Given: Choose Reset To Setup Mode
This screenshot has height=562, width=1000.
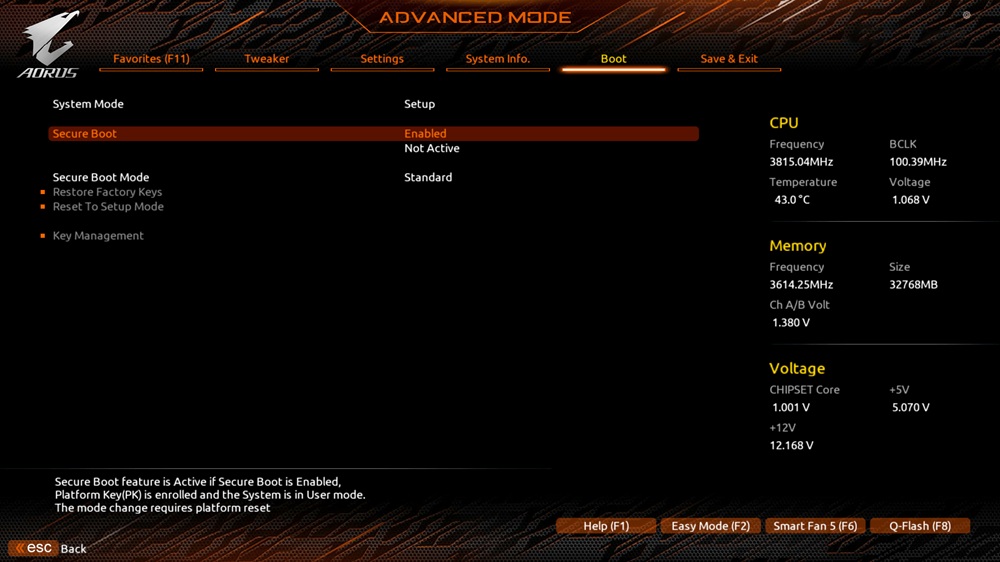Looking at the screenshot, I should 108,207.
